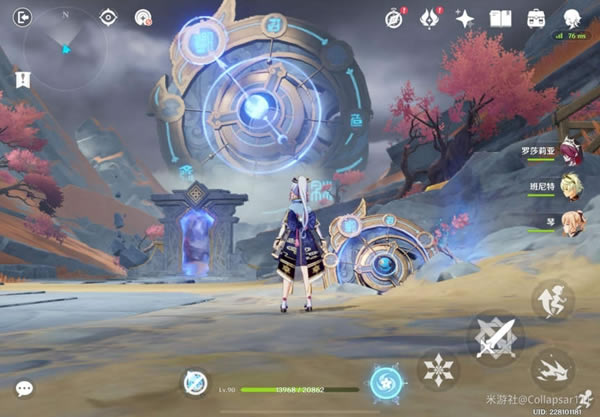Tap the sprint dash button

(x=553, y=369)
